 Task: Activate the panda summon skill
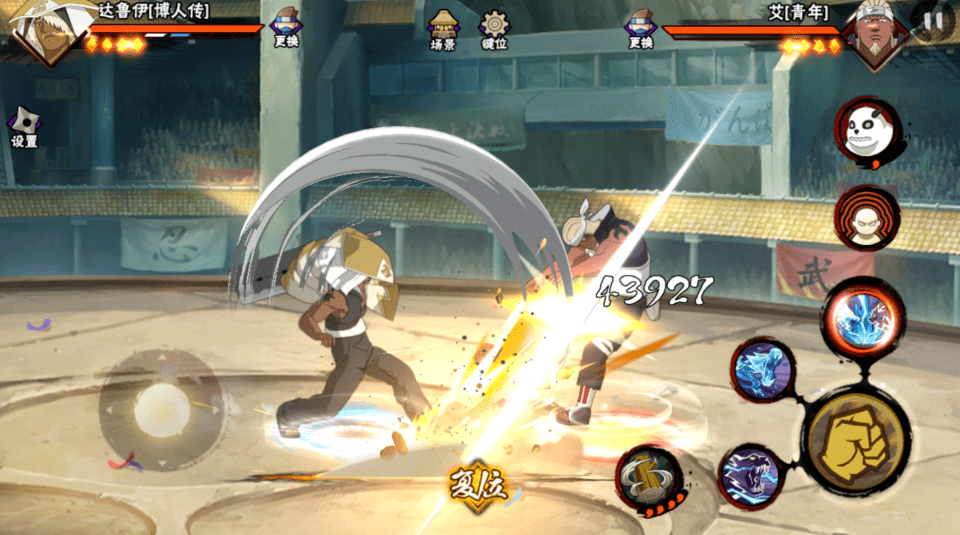point(867,133)
